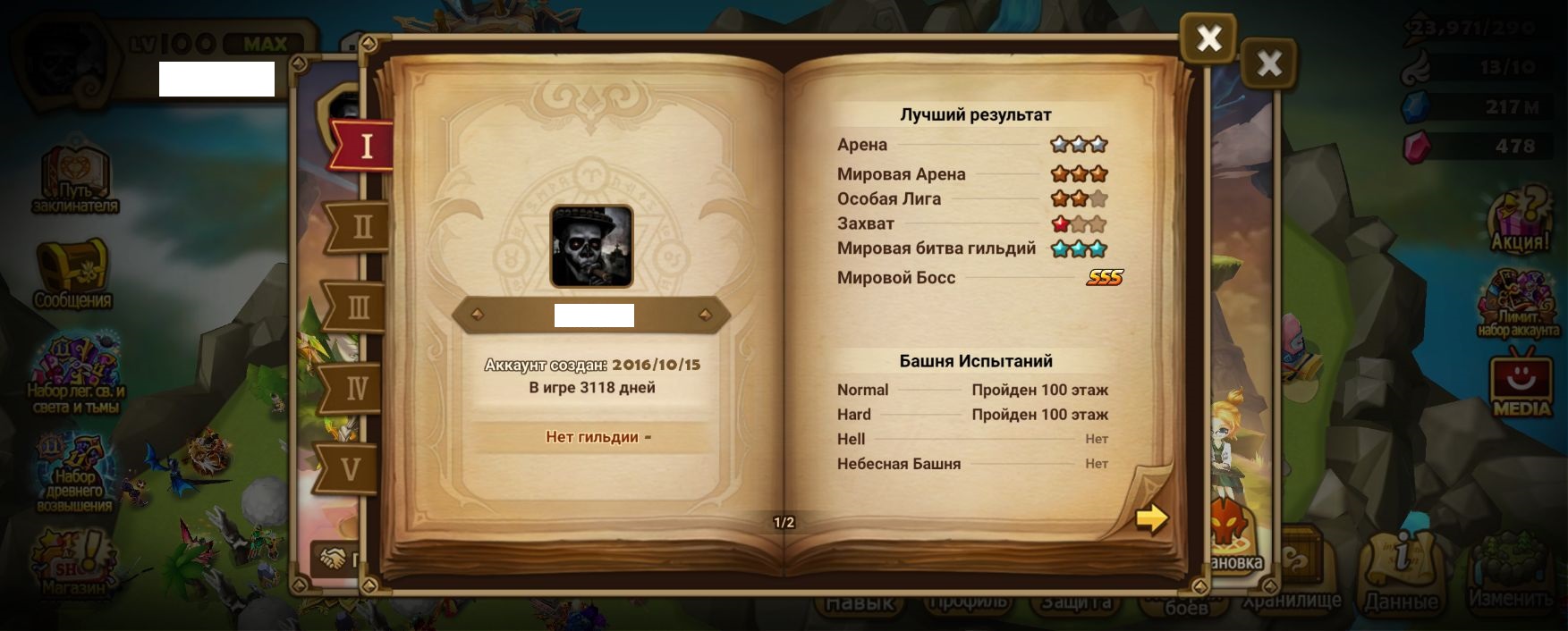
Task: Close the profile book window
Action: [1208, 38]
